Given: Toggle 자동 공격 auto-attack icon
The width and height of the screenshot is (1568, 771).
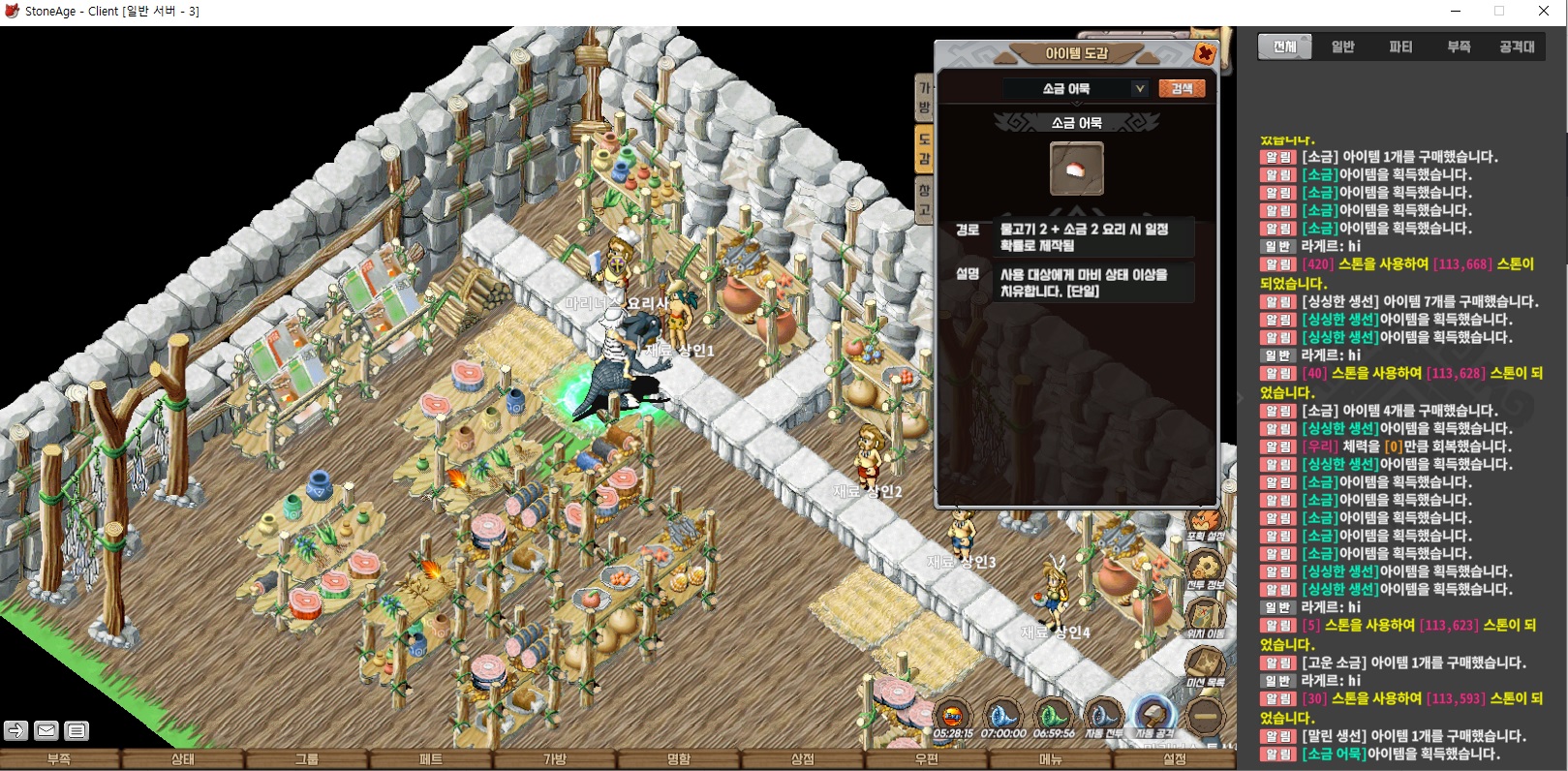Looking at the screenshot, I should pos(1153,719).
